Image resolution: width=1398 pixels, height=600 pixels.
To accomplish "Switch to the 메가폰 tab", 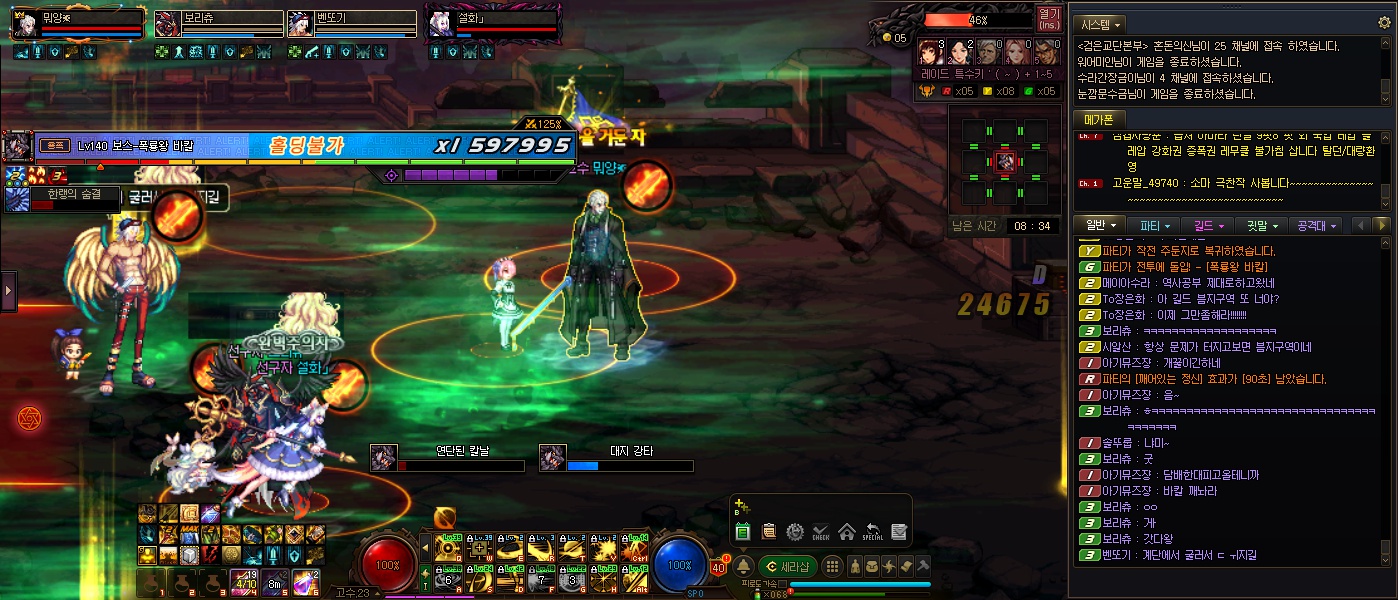I will 1099,119.
